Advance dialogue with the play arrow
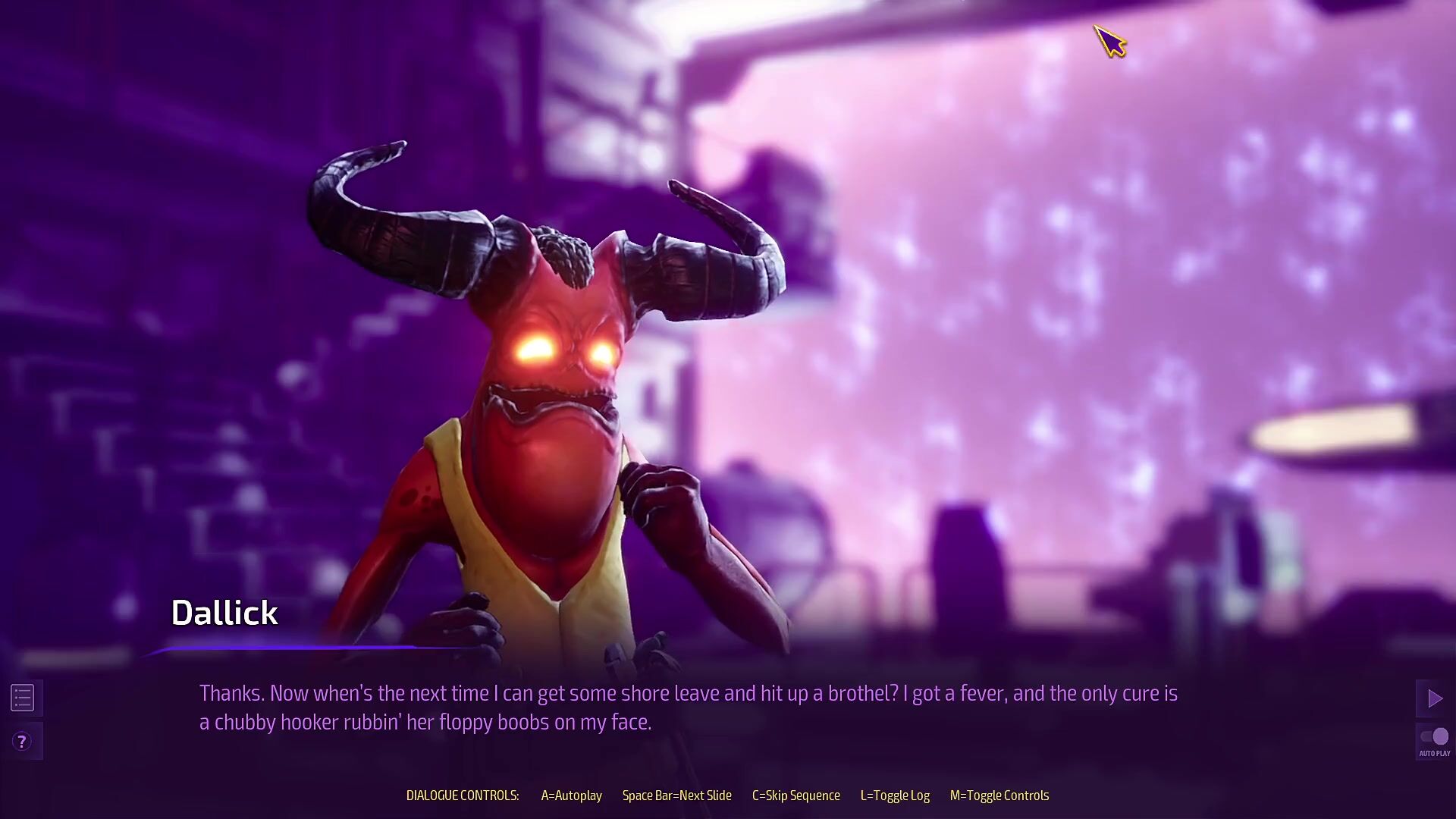The height and width of the screenshot is (819, 1456). [1434, 698]
